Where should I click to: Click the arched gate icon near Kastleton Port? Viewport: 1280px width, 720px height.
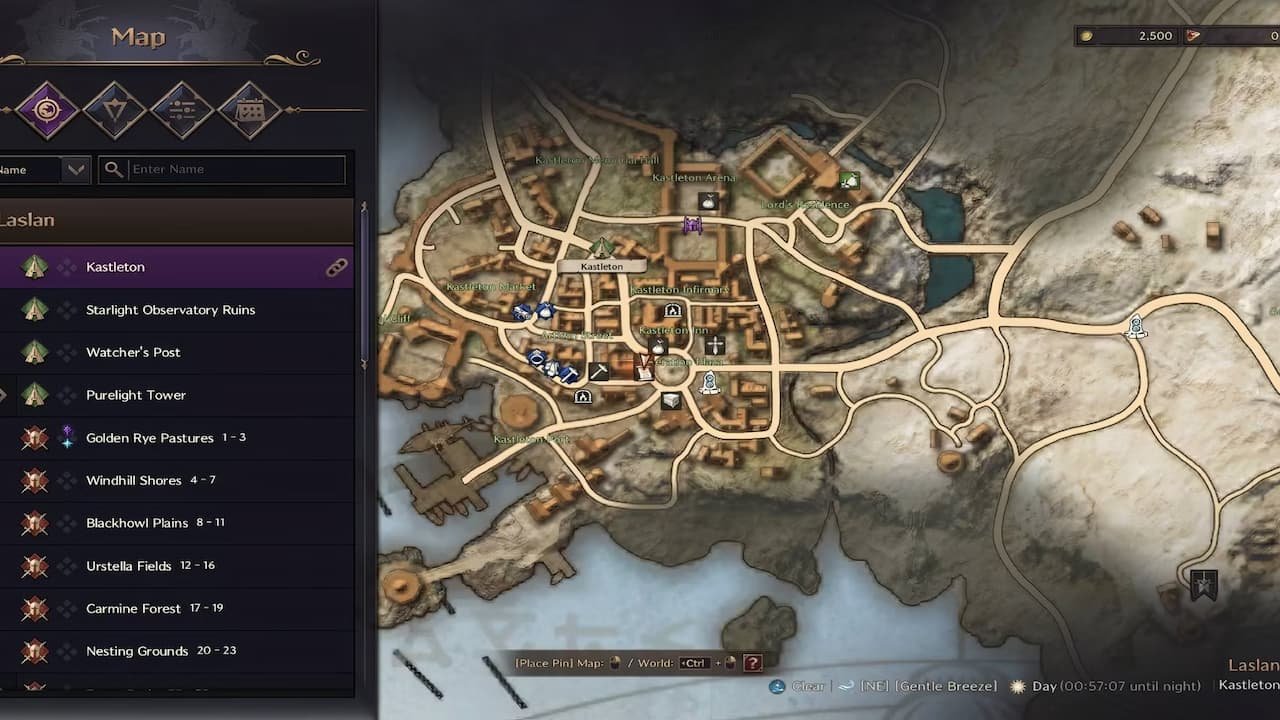click(x=583, y=397)
